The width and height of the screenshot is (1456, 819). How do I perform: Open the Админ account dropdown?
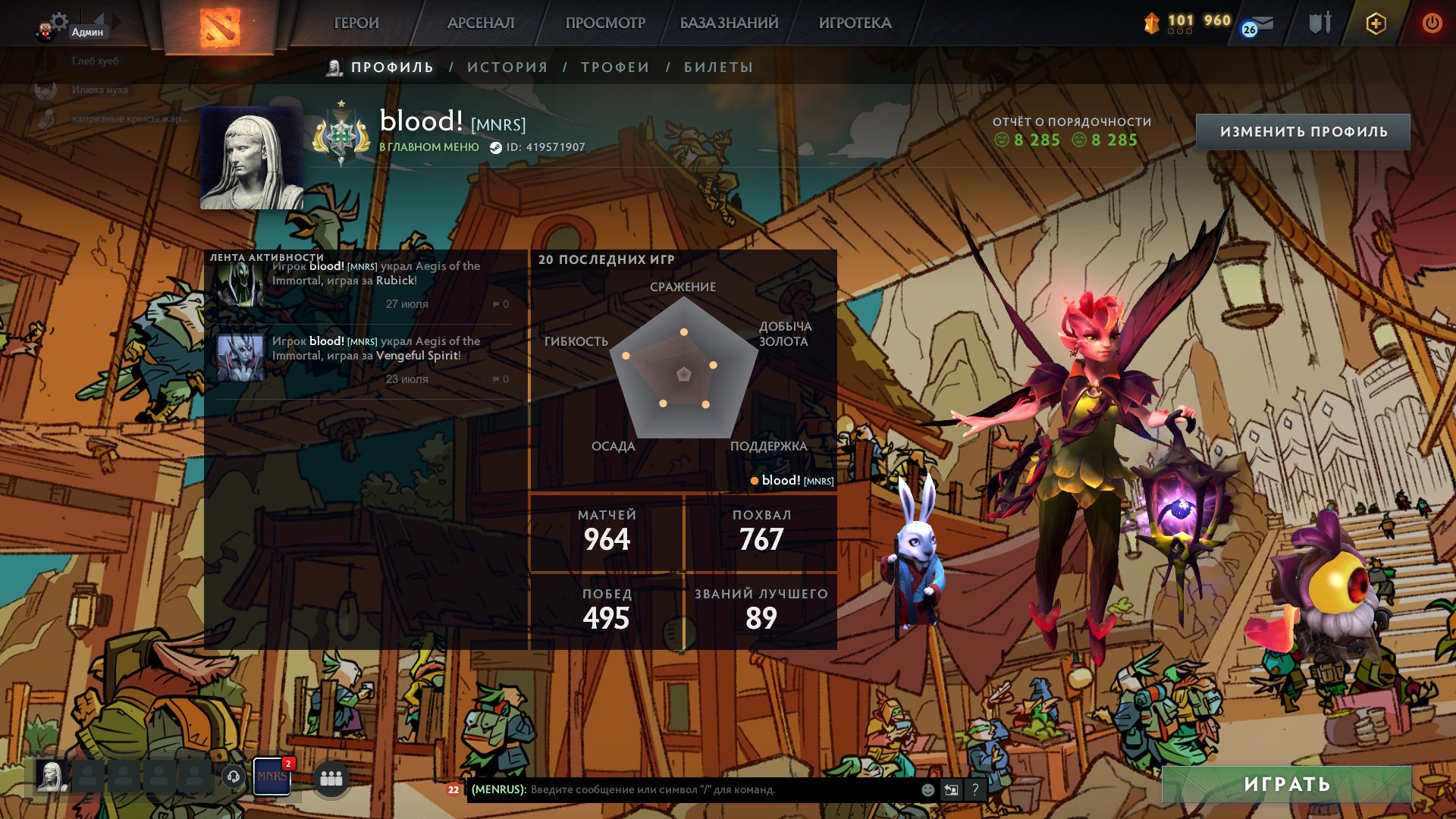(x=86, y=30)
